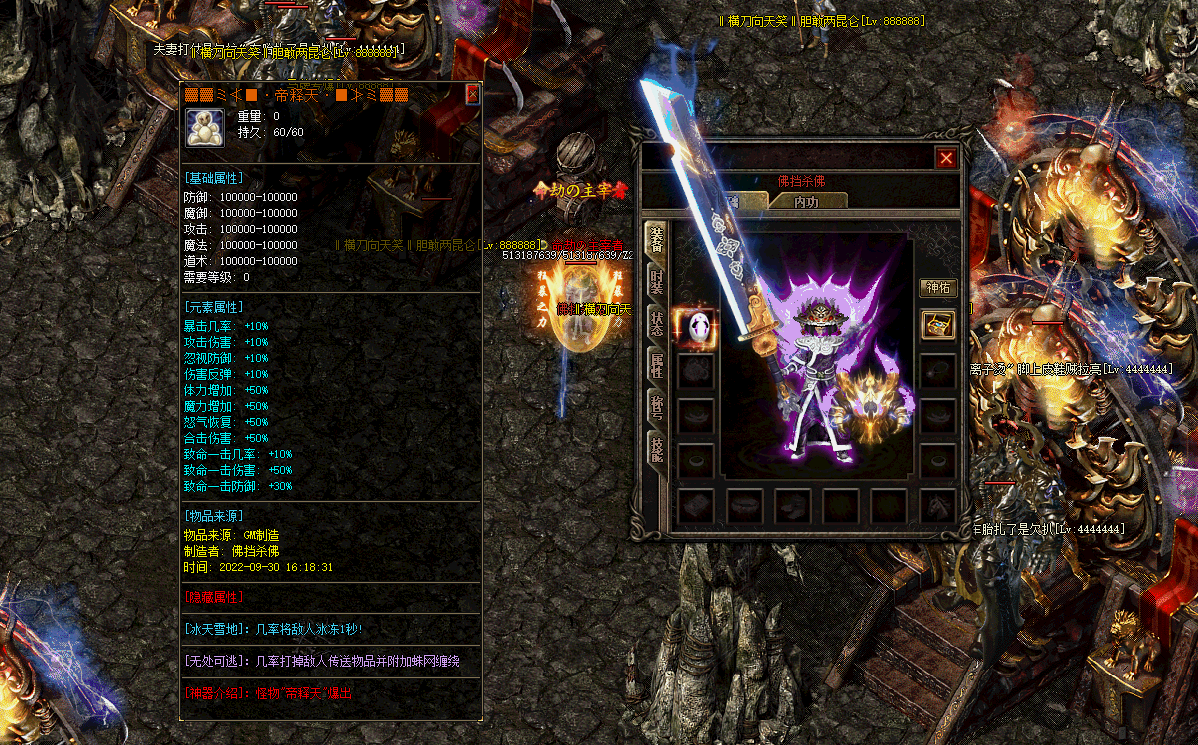Close the 帝释天 item tooltip
The height and width of the screenshot is (745, 1198).
(473, 95)
